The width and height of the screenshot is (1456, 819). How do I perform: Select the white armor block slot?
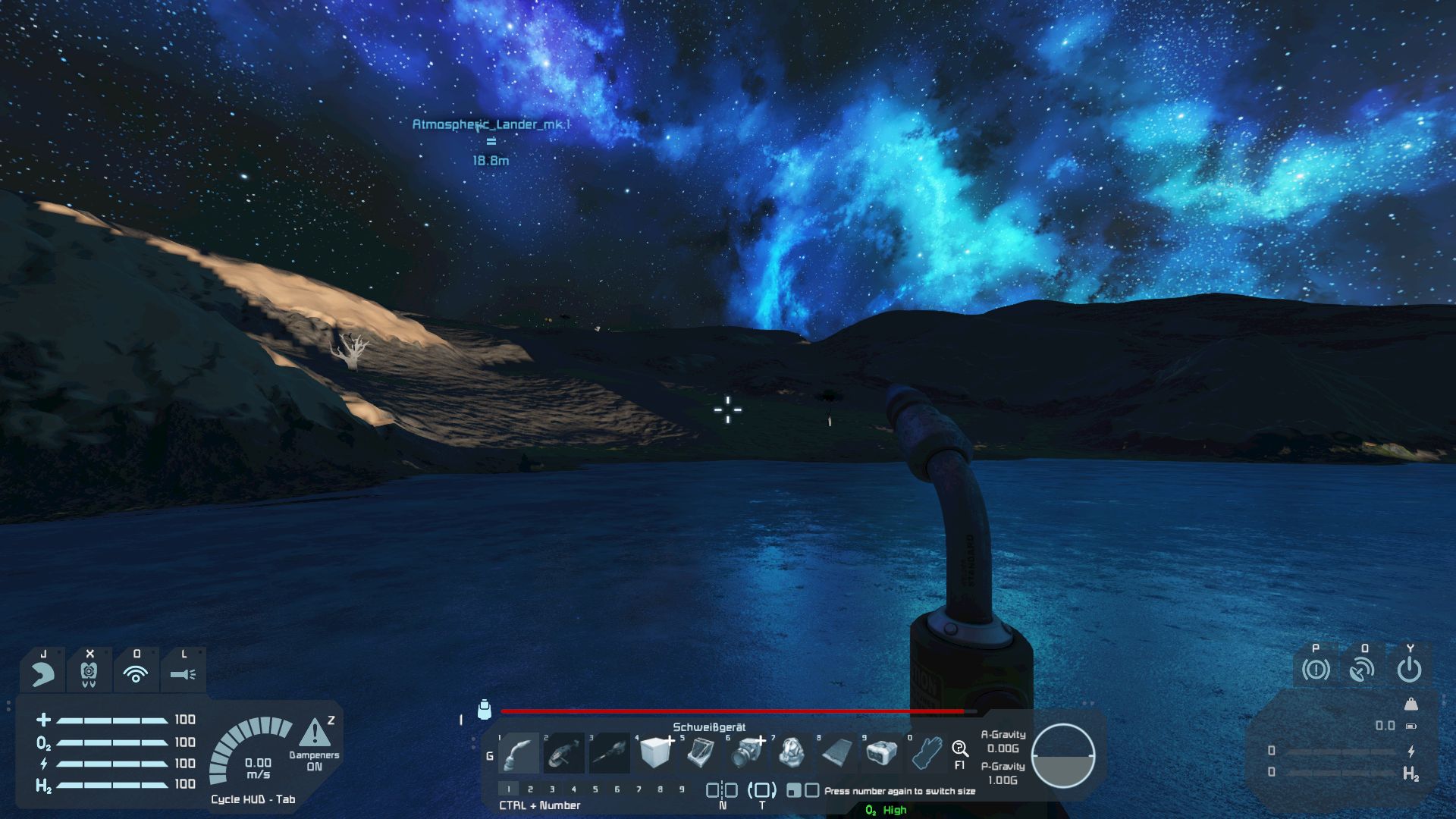(x=655, y=754)
